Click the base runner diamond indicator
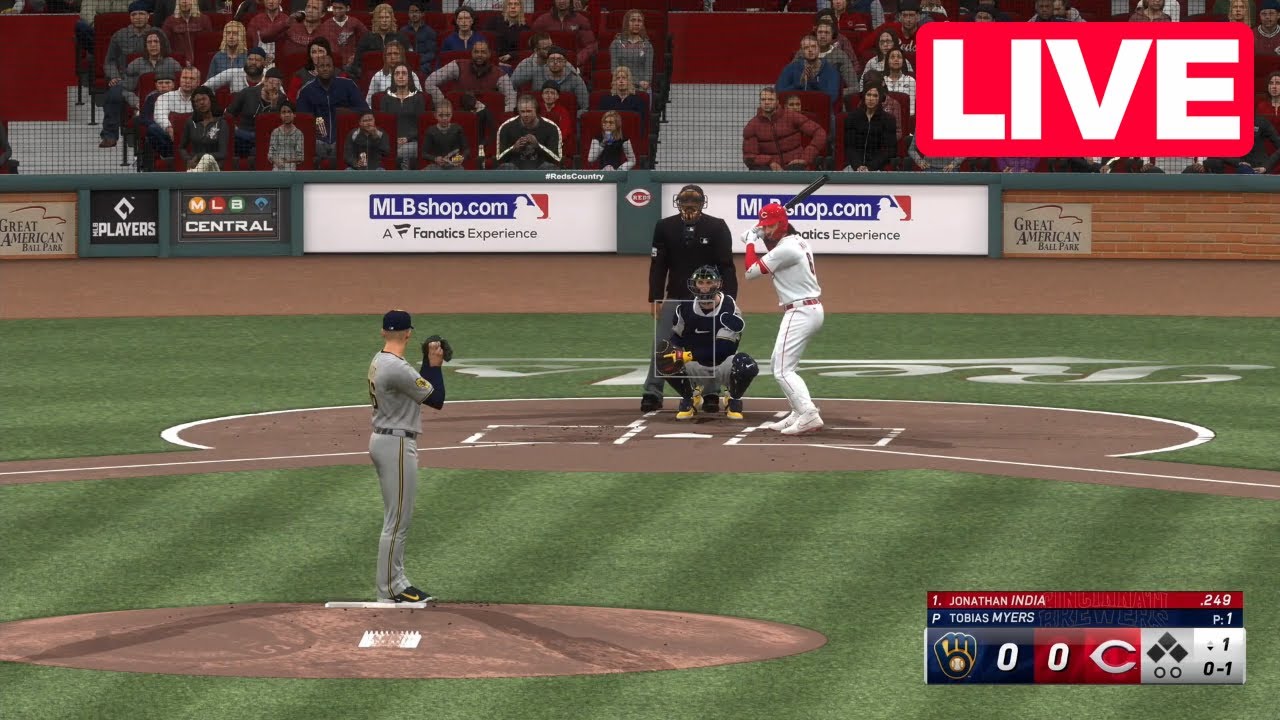This screenshot has width=1280, height=720. (1166, 650)
